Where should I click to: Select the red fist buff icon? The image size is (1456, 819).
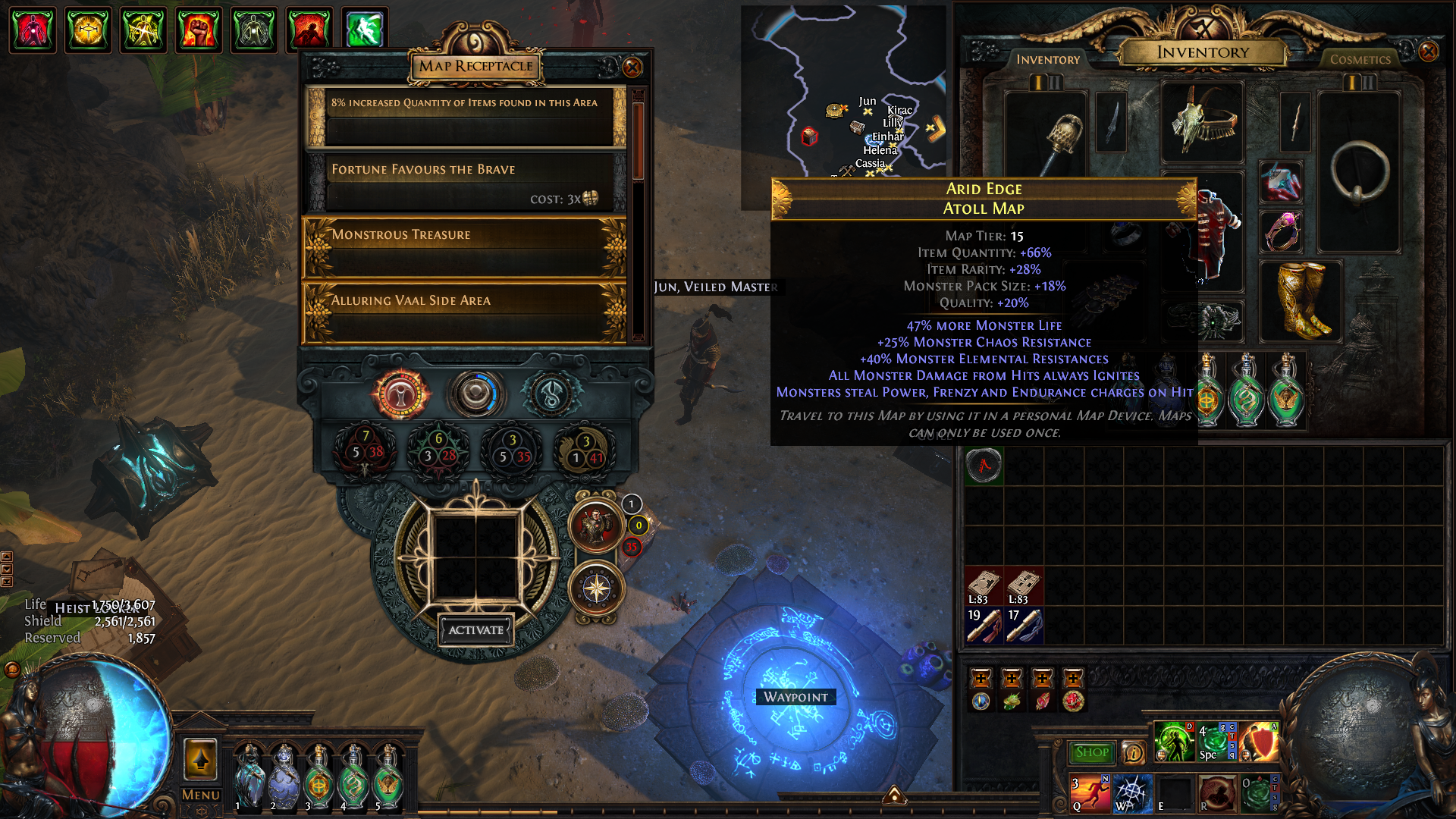coord(199,30)
